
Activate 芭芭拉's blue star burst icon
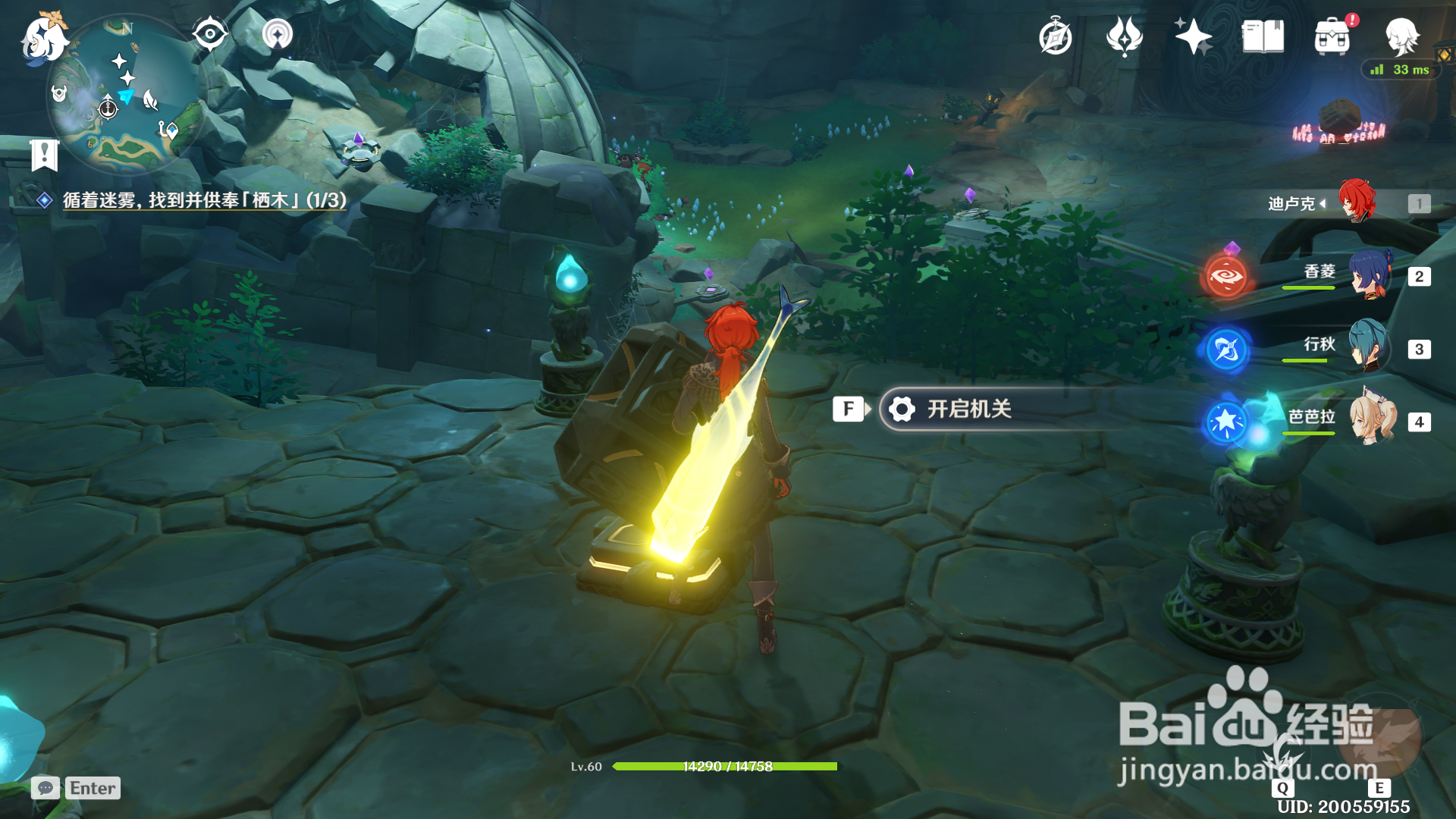click(1225, 422)
